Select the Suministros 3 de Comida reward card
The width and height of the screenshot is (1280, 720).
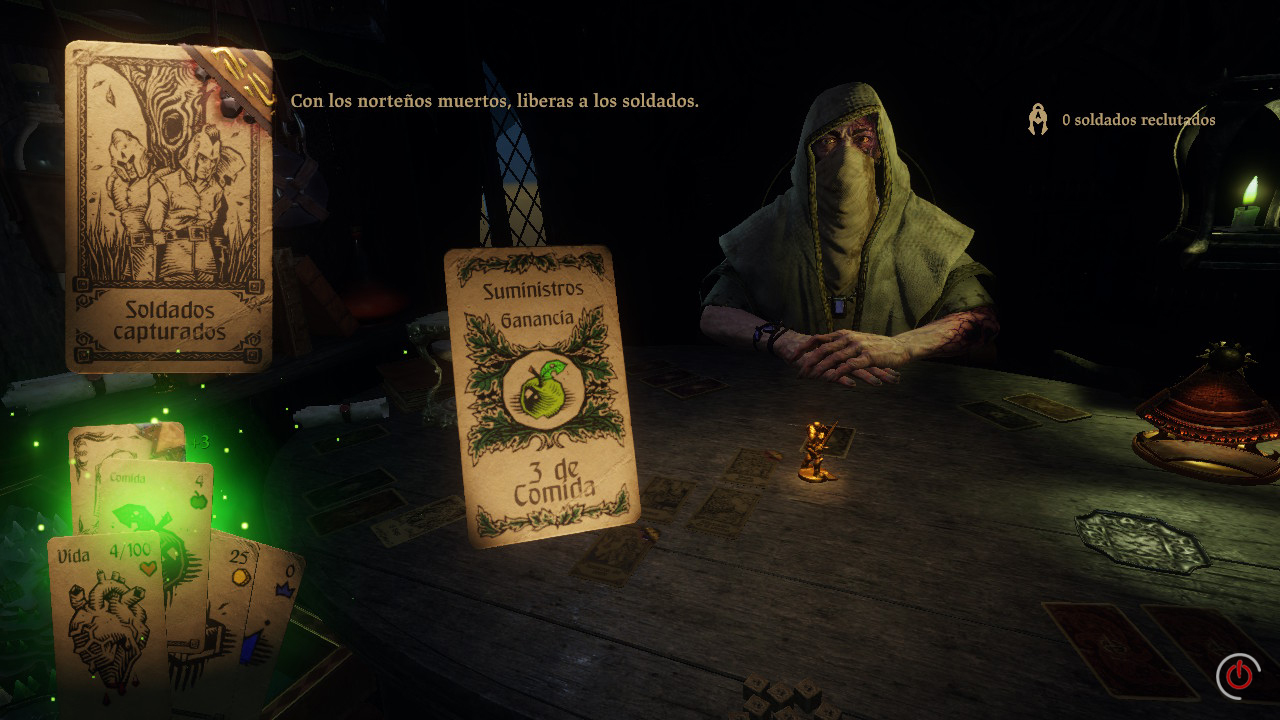(x=541, y=395)
